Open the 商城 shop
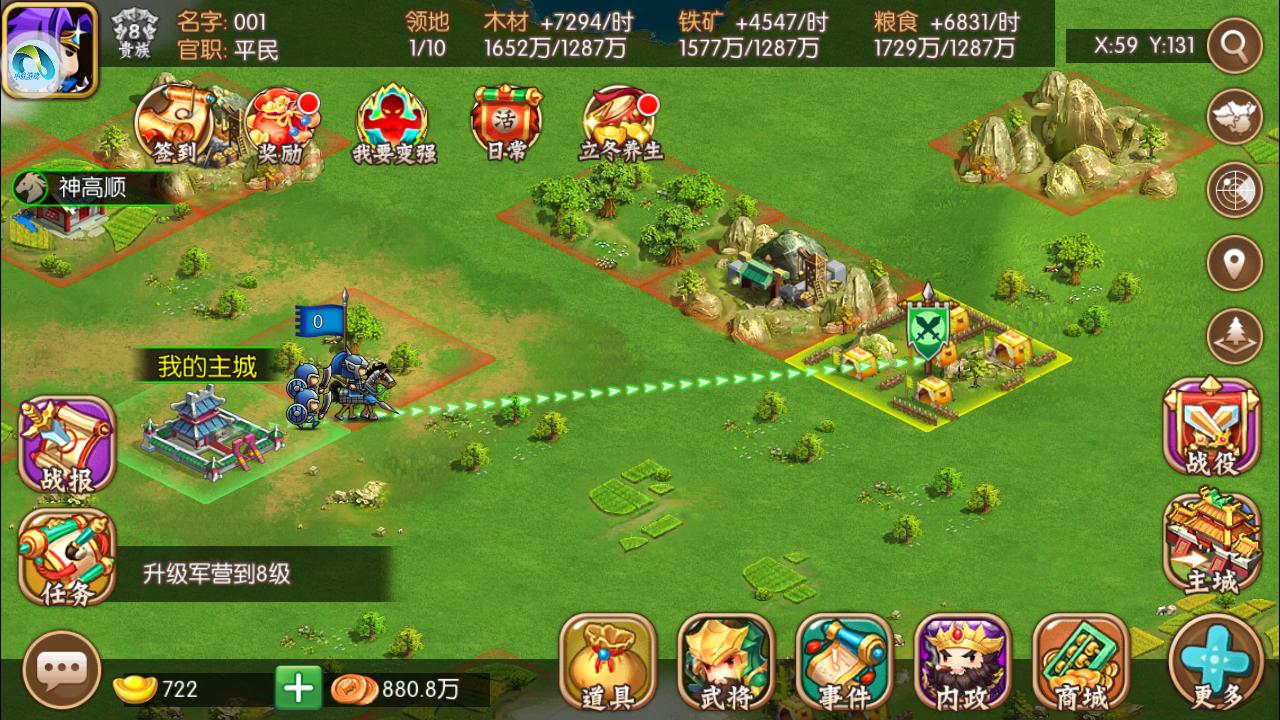 (1080, 662)
